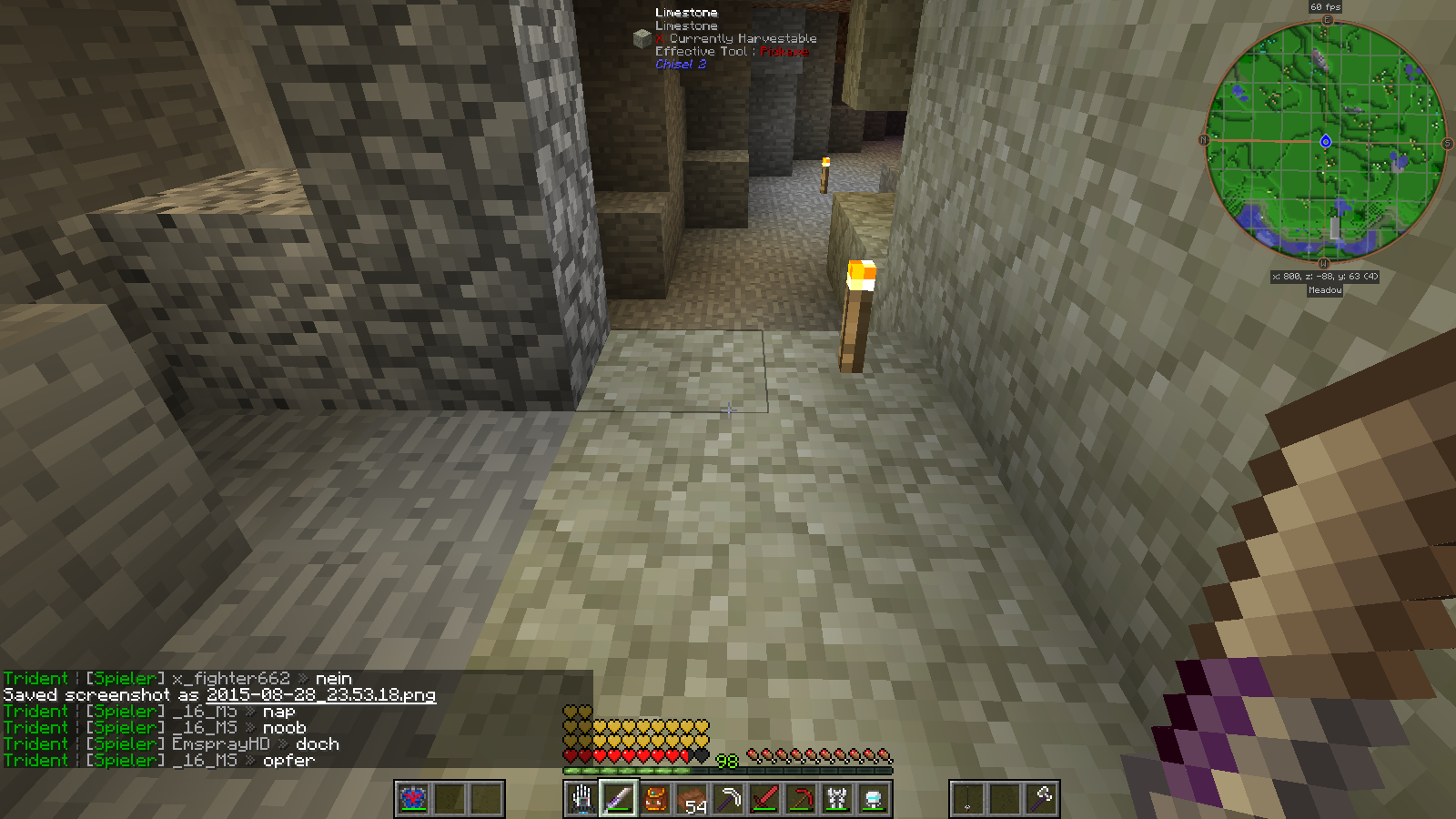Click the red and blue chestplate slot

[x=413, y=799]
